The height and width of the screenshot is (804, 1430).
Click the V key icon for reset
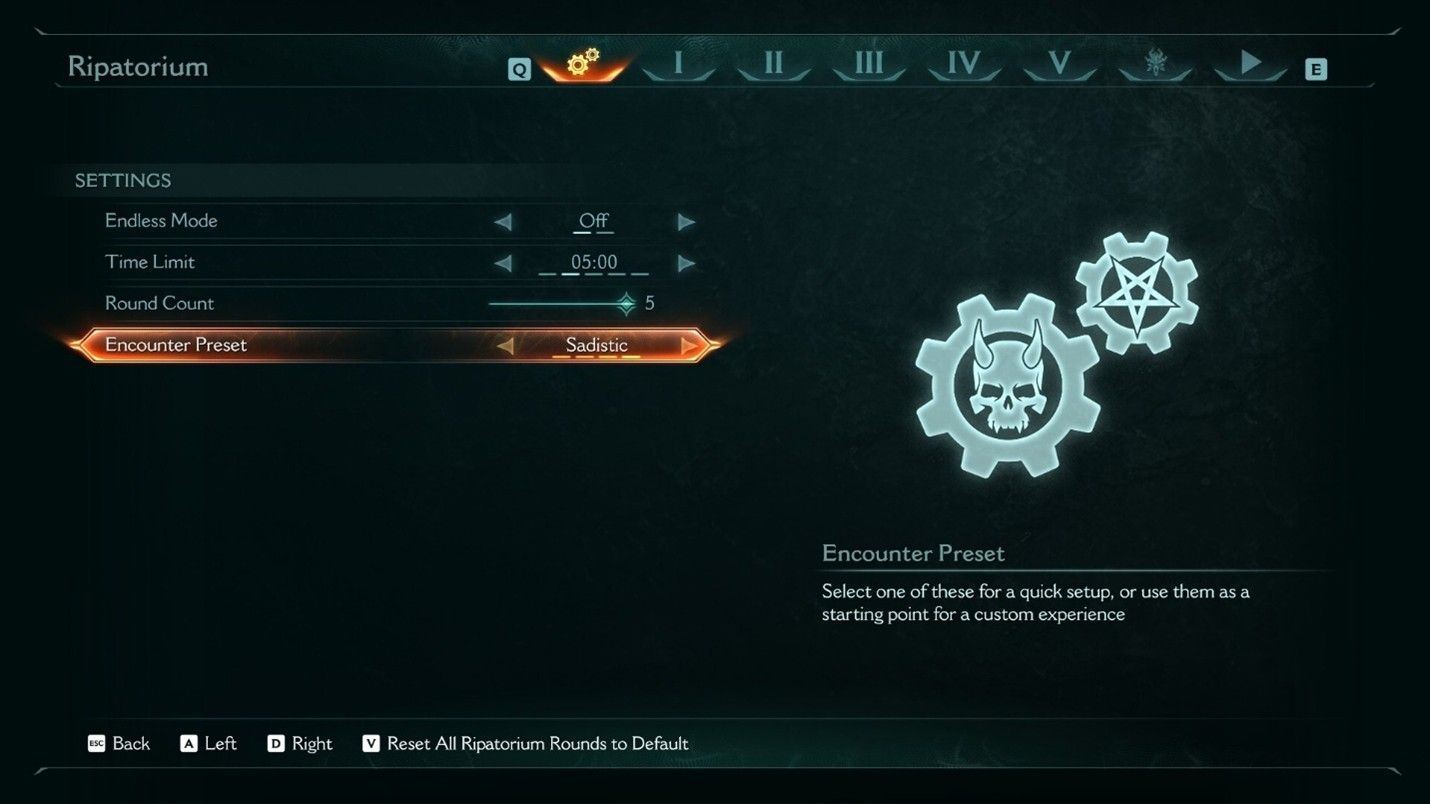pos(374,743)
